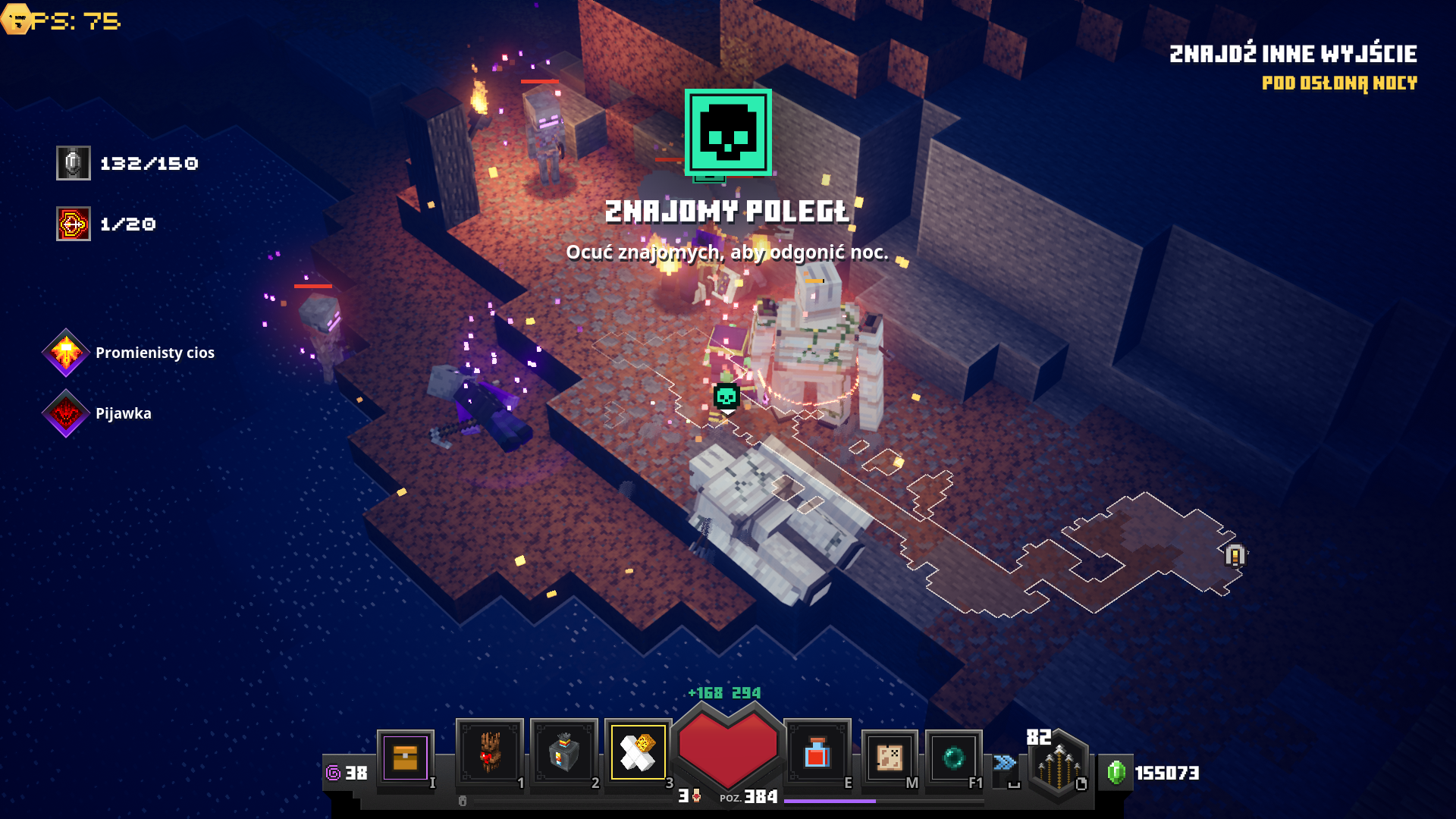
Task: Click the armor-piece counter icon showing 132/150
Action: point(74,163)
